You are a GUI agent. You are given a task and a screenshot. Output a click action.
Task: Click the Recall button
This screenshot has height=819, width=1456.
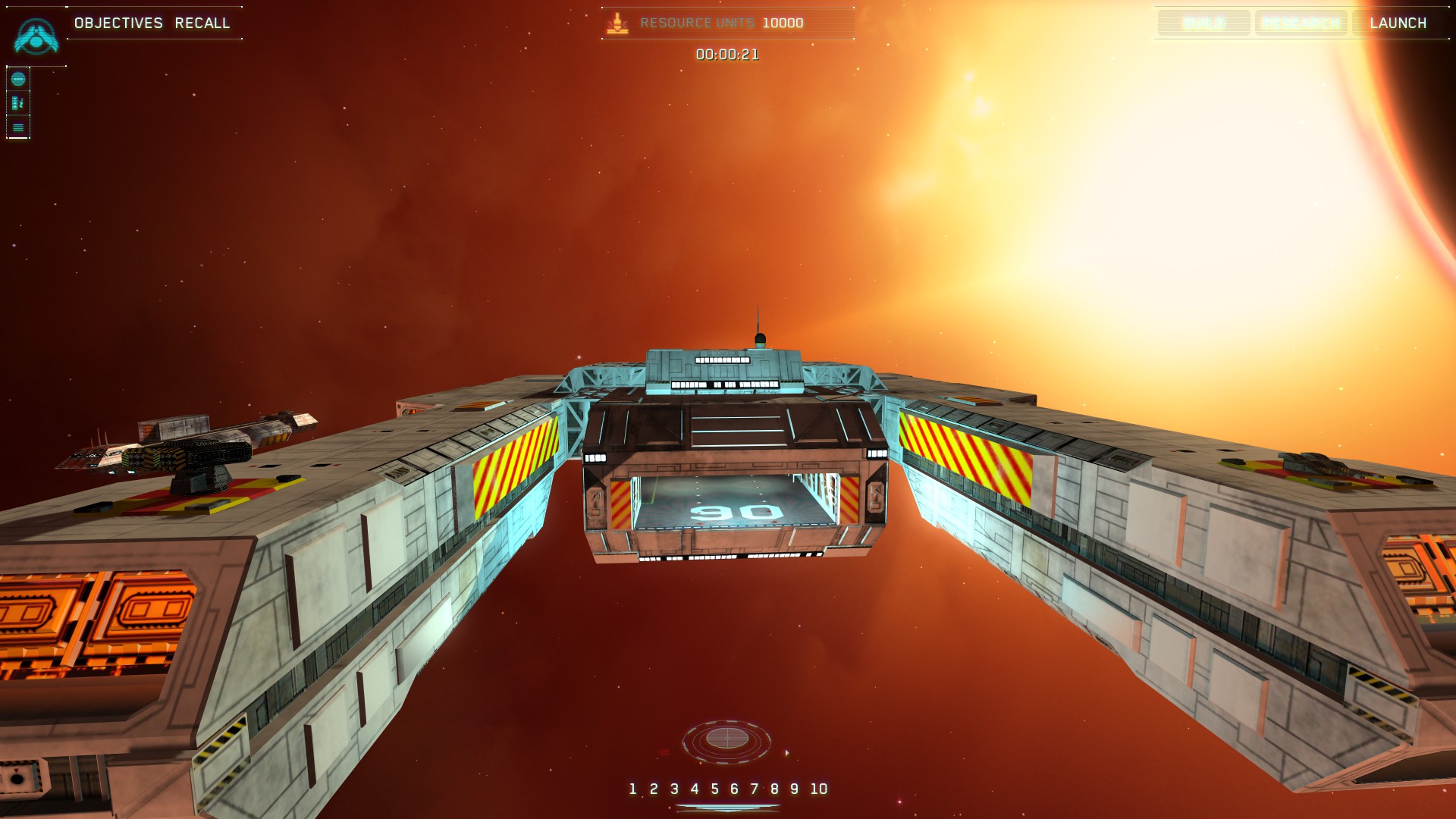[202, 23]
